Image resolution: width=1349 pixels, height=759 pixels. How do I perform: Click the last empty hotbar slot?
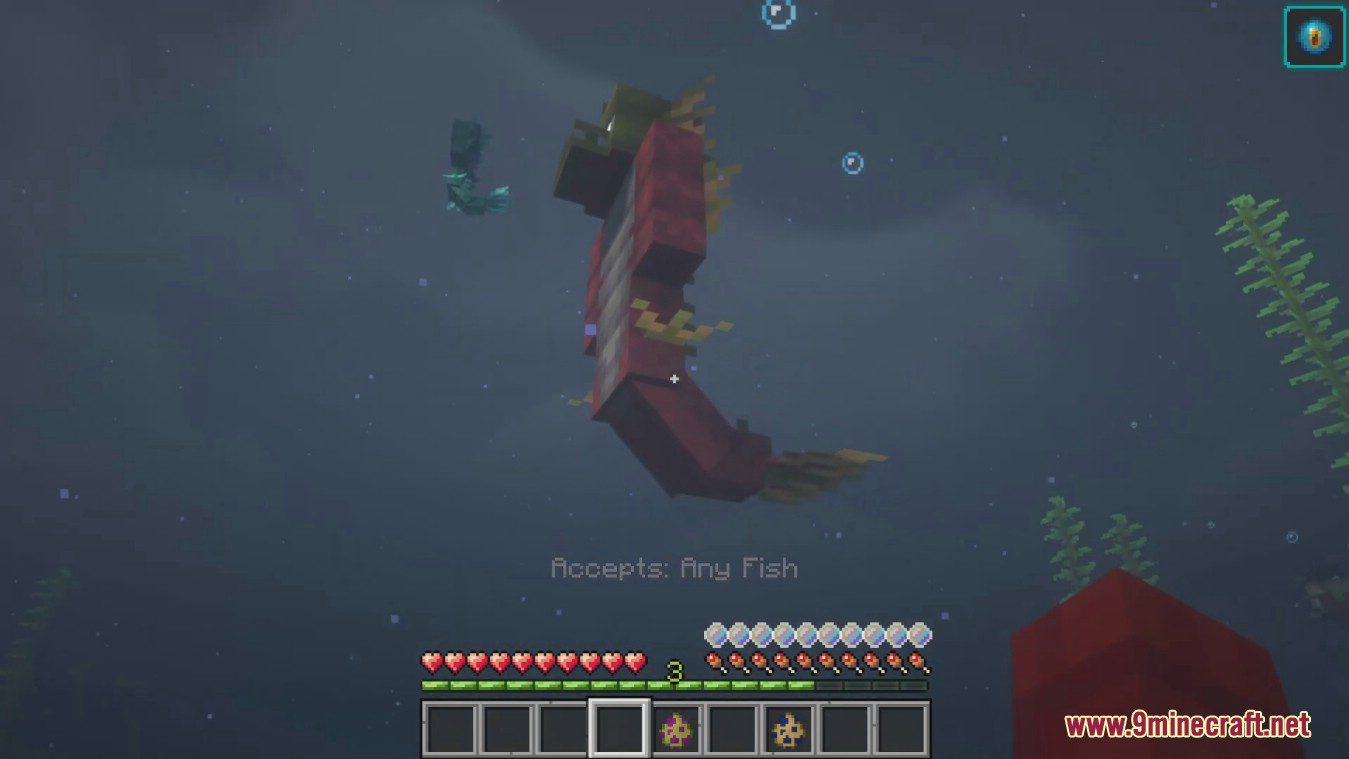[x=903, y=731]
